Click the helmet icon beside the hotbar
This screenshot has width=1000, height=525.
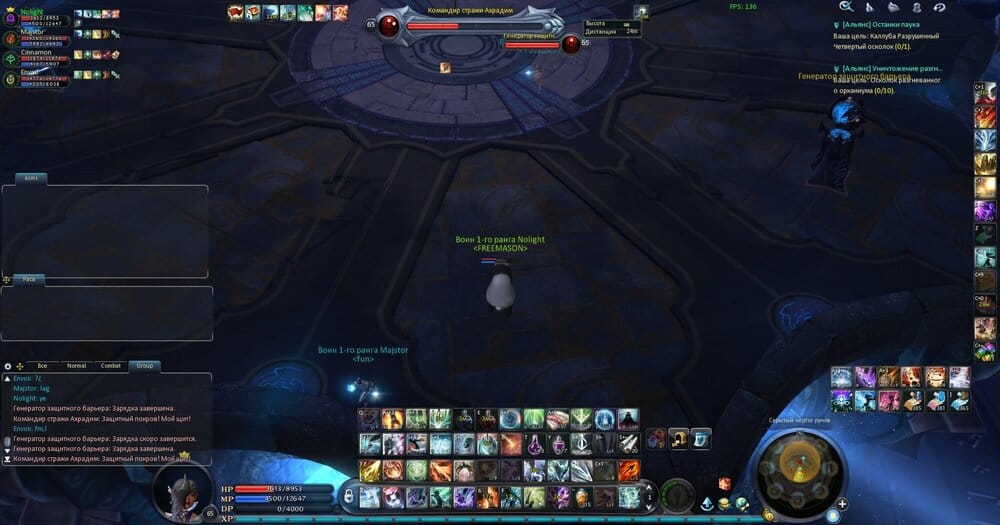click(679, 437)
